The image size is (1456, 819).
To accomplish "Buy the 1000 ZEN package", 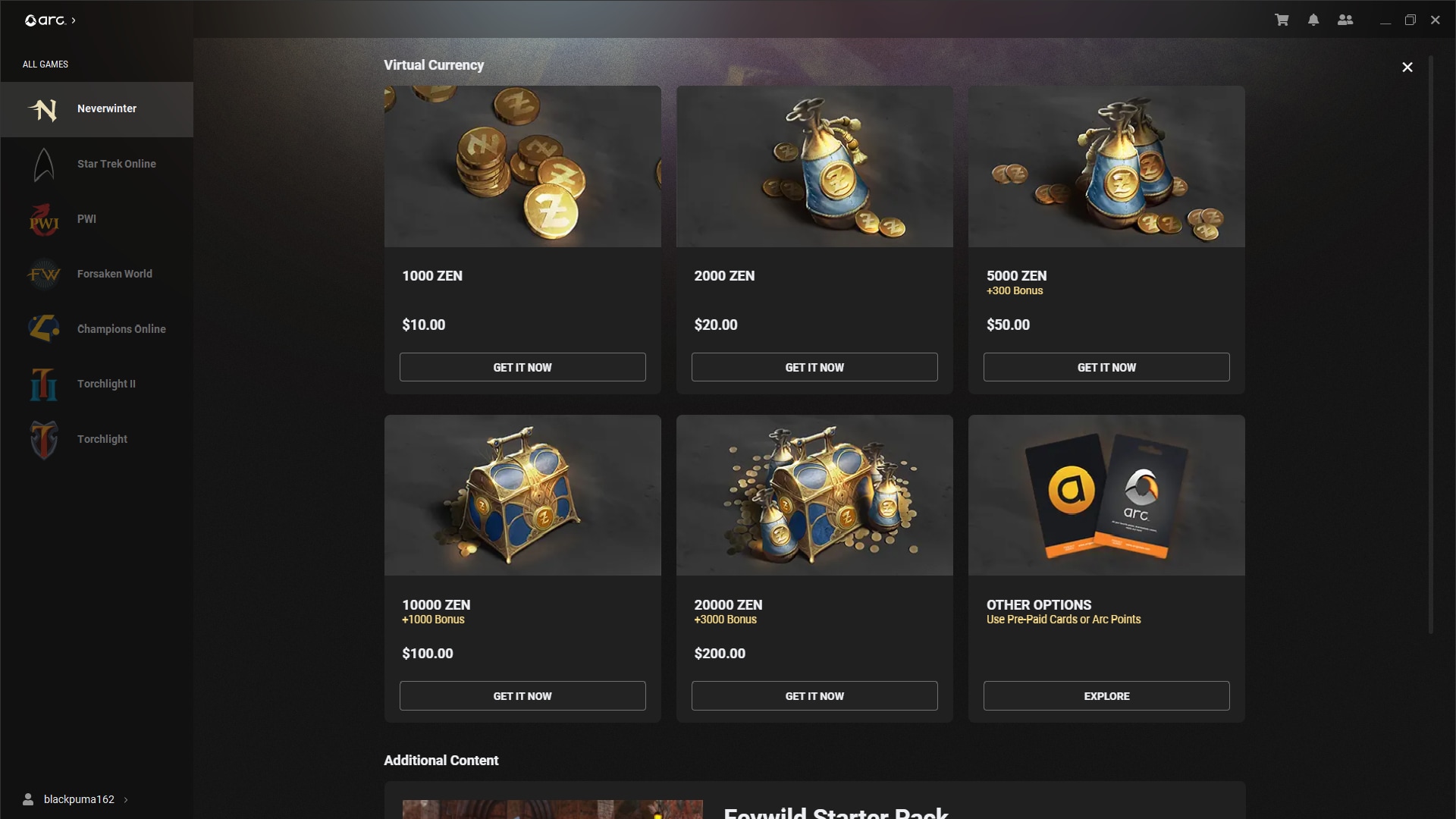I will (522, 367).
